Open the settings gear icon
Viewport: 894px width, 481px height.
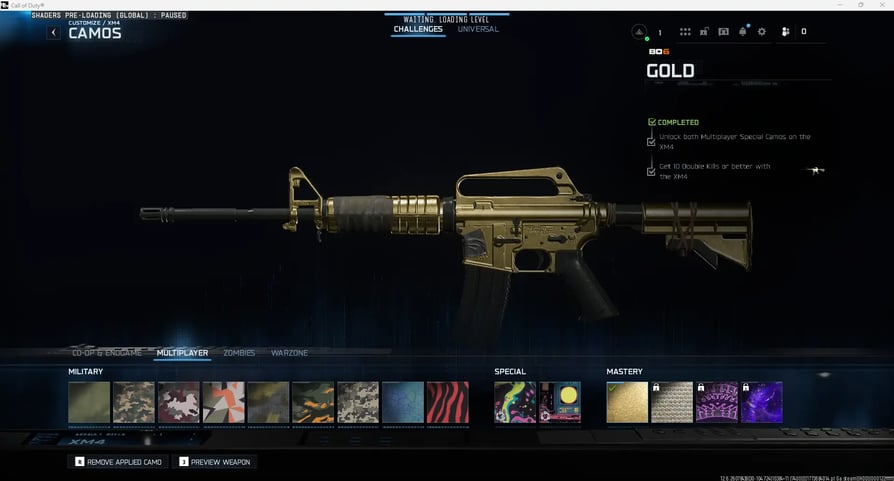coord(762,32)
